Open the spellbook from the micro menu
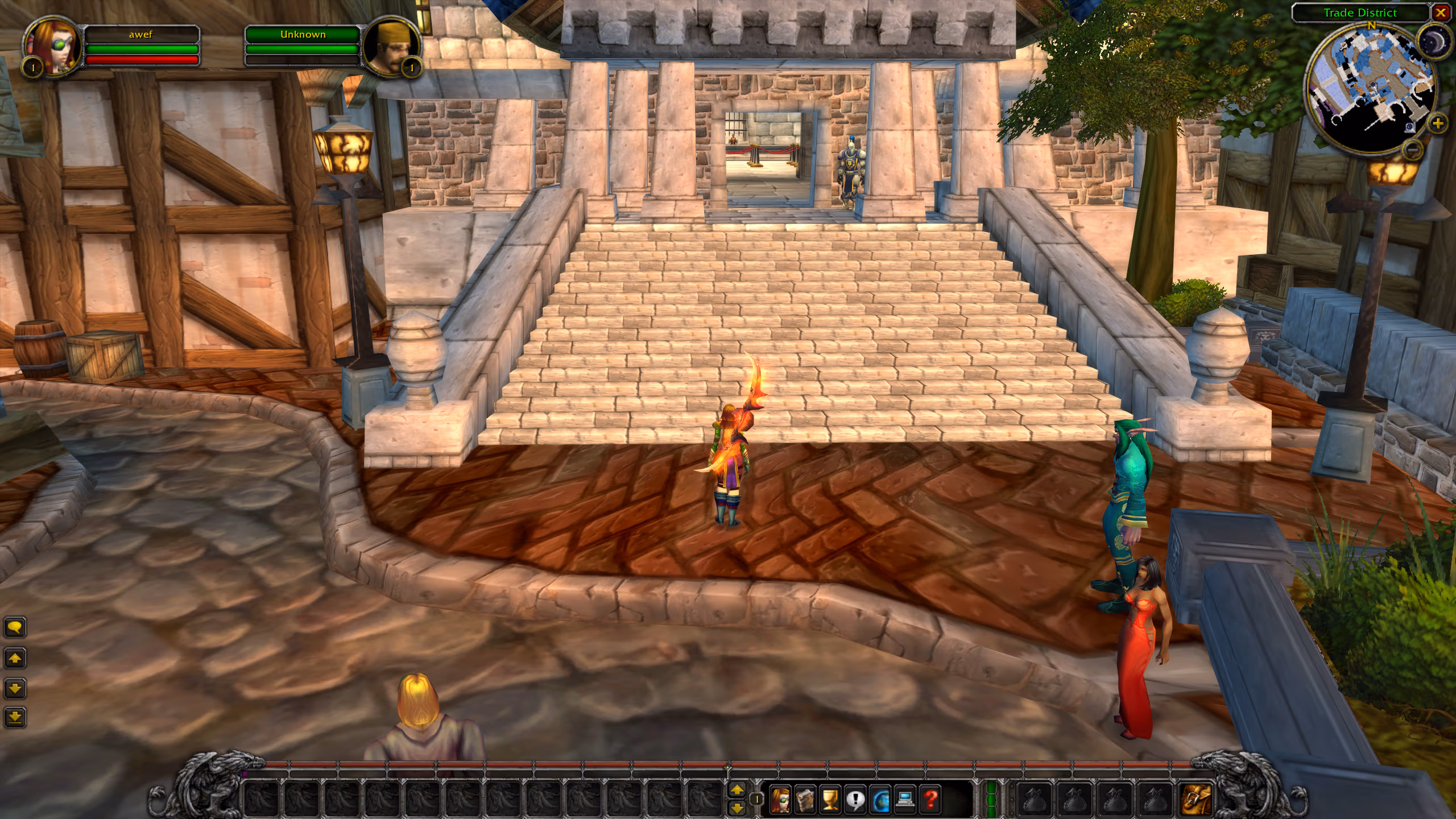The width and height of the screenshot is (1456, 819). tap(805, 800)
